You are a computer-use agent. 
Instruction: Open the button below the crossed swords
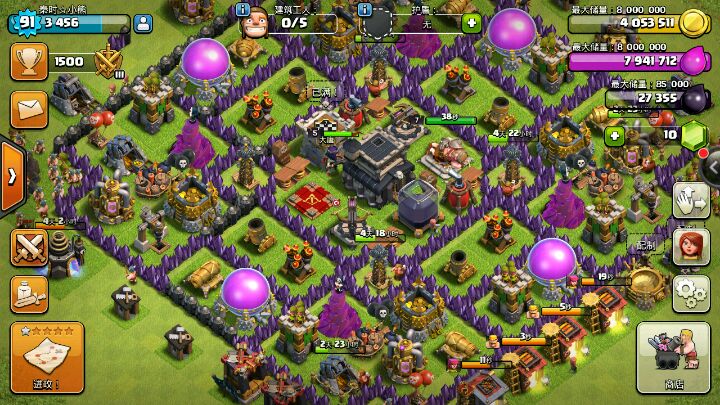click(29, 292)
